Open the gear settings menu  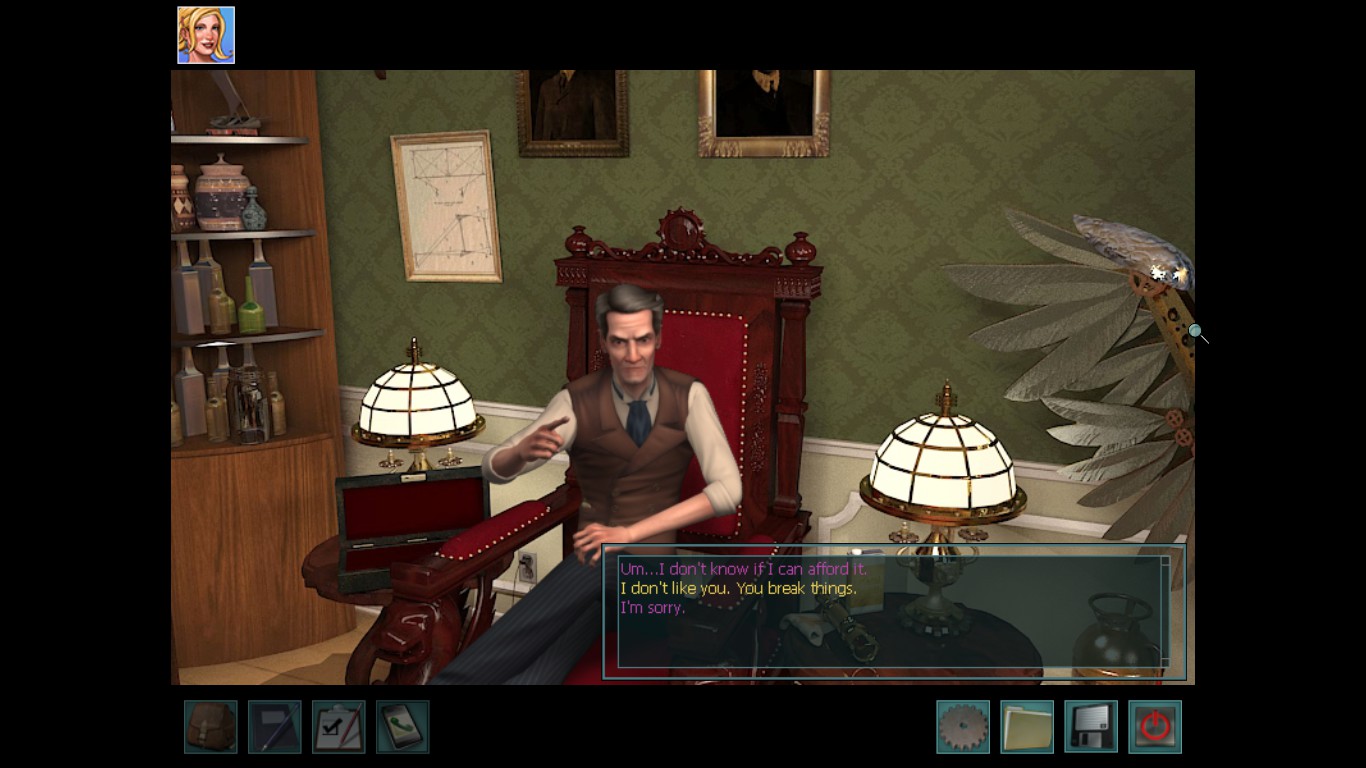[963, 727]
